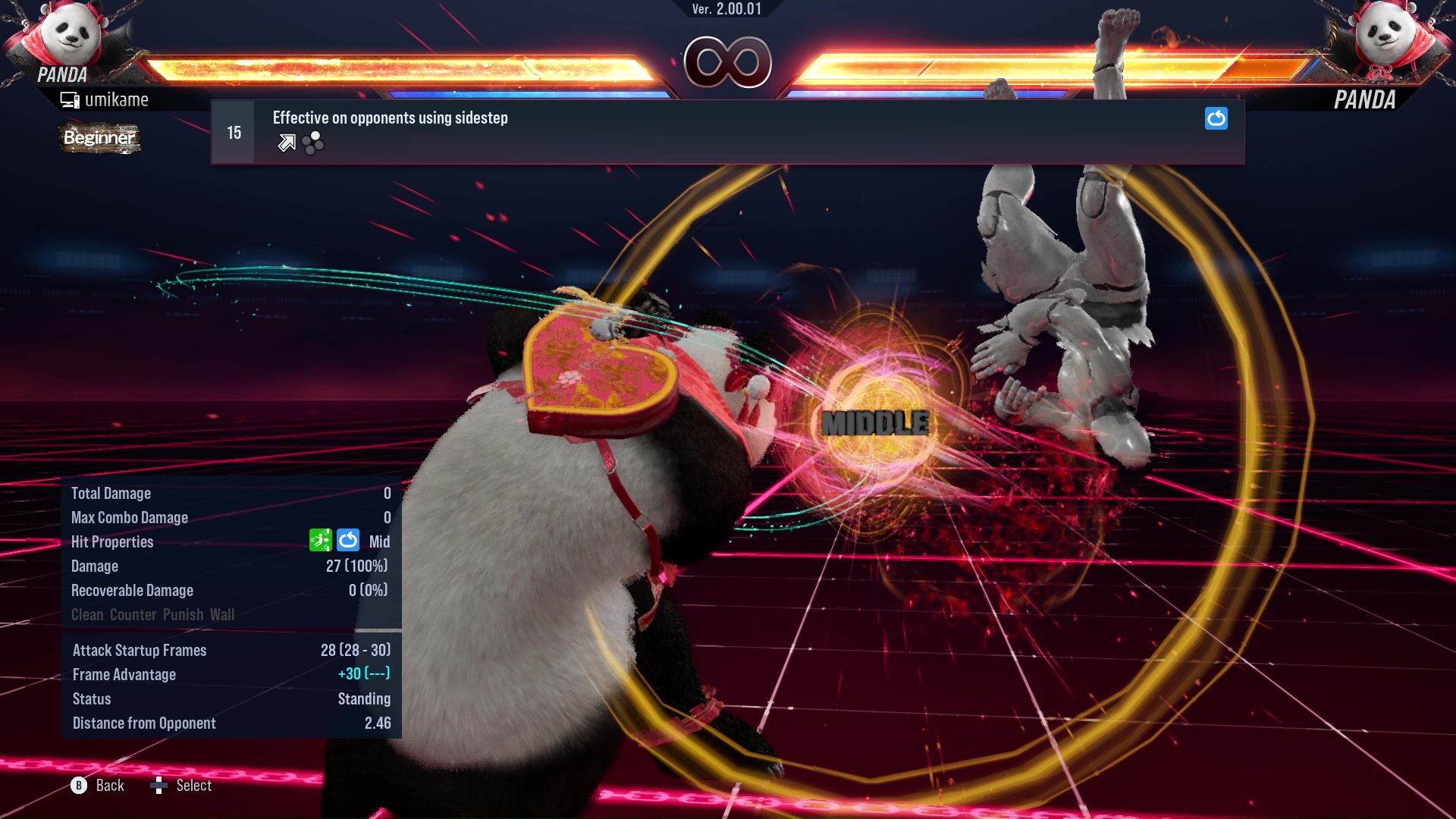Image resolution: width=1456 pixels, height=819 pixels.
Task: Click the green launch hit property icon
Action: click(322, 541)
